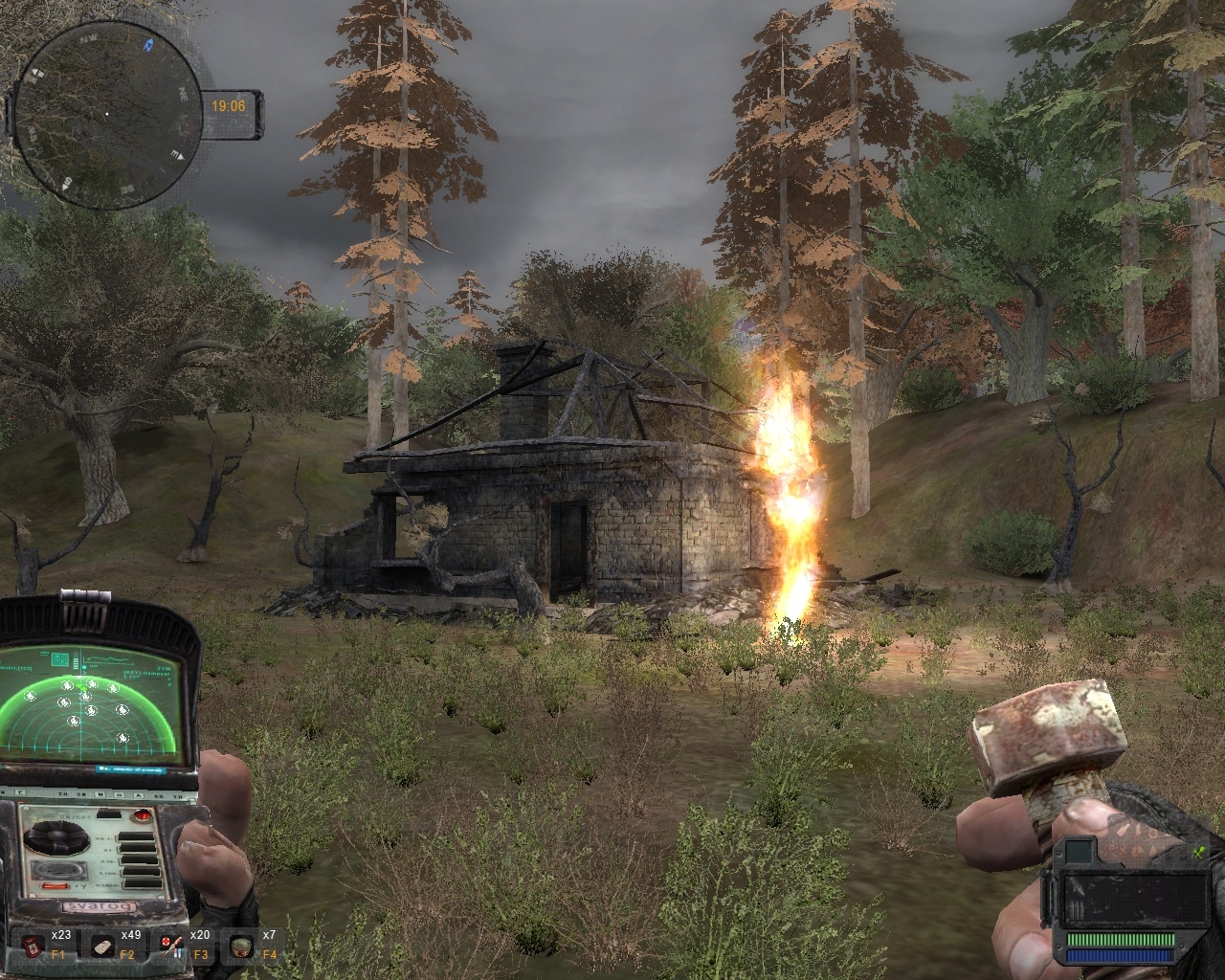This screenshot has width=1225, height=980.
Task: Click the blue marker on the minimap
Action: tap(147, 44)
